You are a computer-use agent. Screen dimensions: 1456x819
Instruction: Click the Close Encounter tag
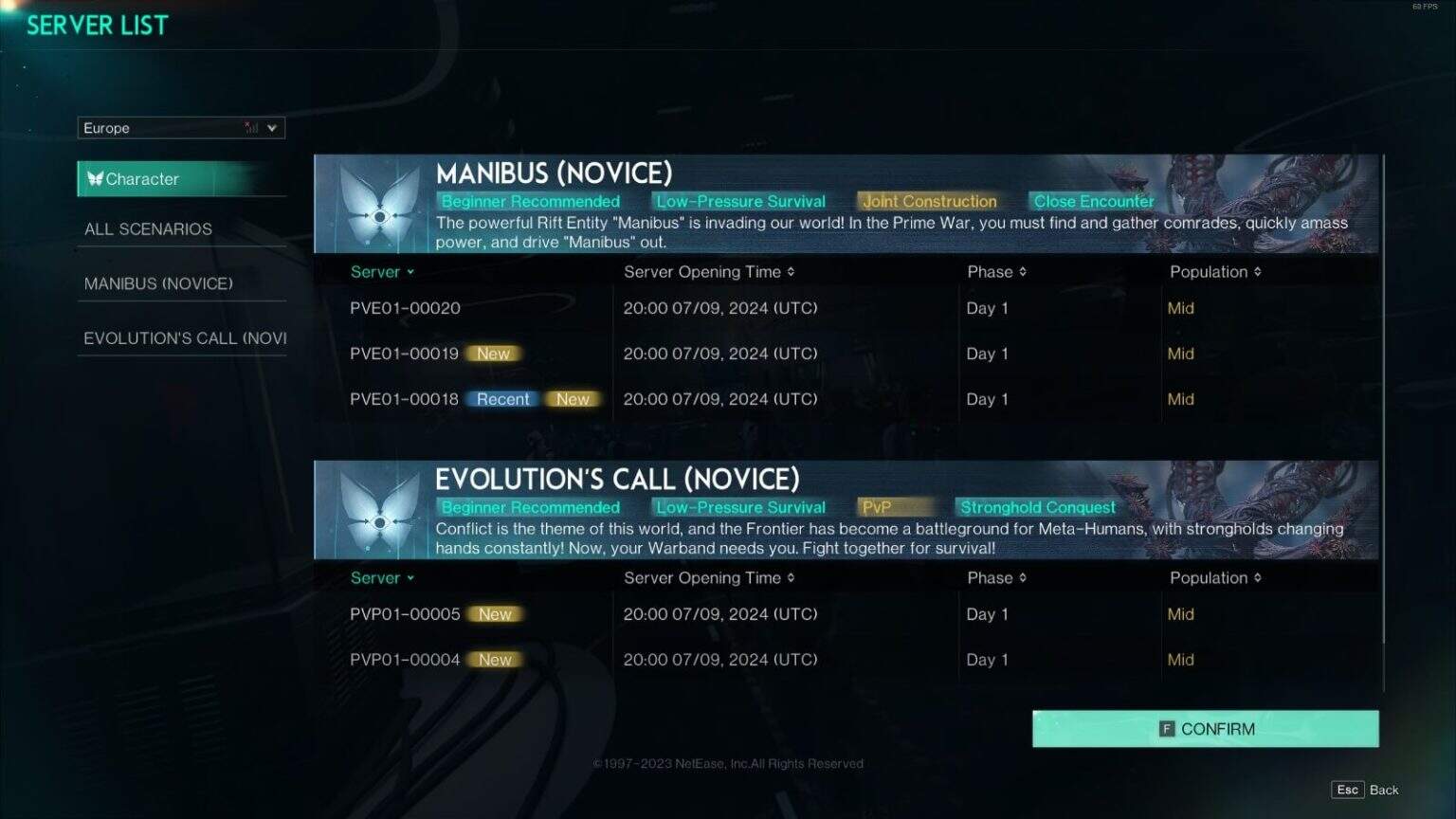pos(1092,201)
